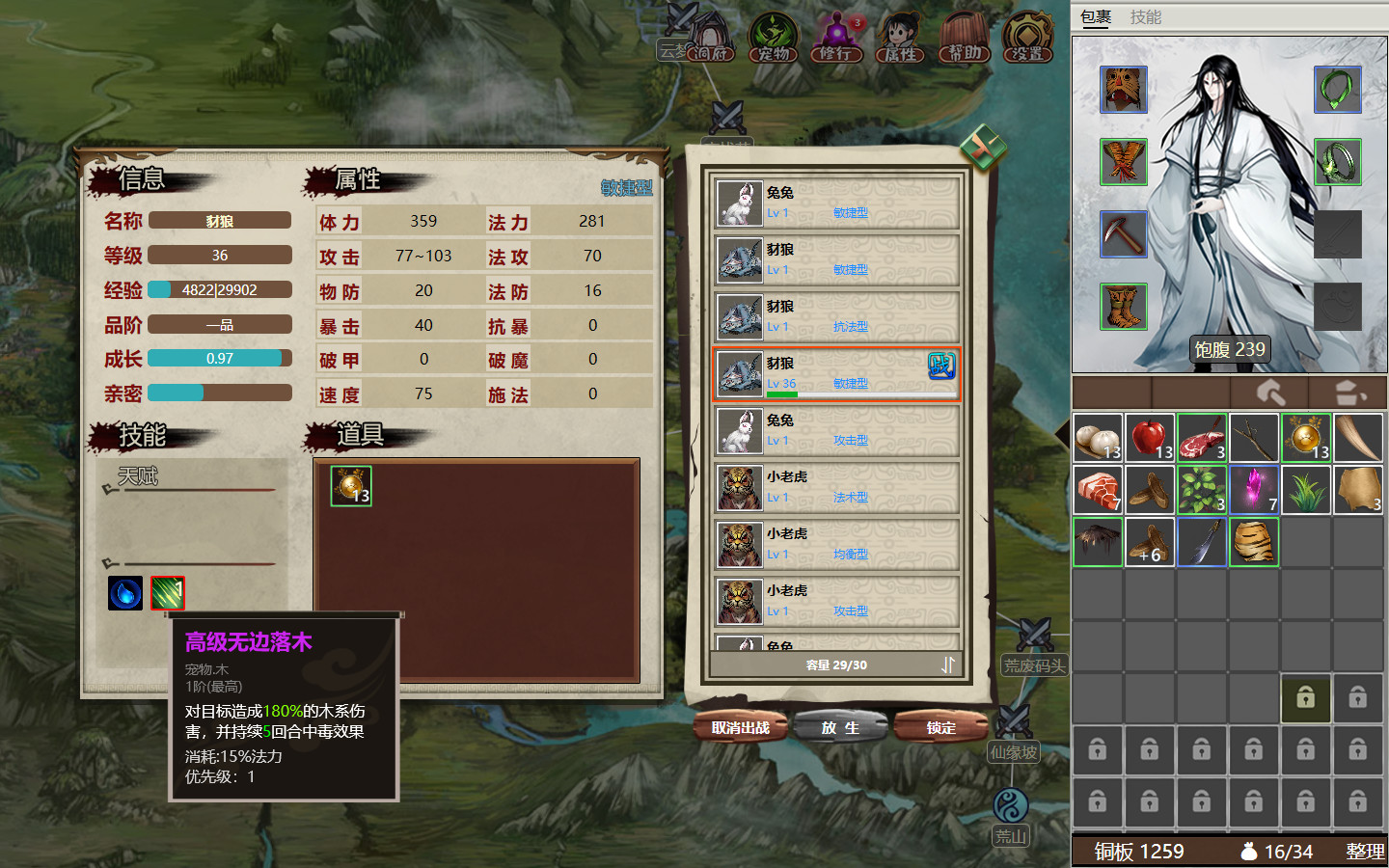Select the pink crystal inventory slot
Screen dimensions: 1389x868
click(x=1253, y=490)
